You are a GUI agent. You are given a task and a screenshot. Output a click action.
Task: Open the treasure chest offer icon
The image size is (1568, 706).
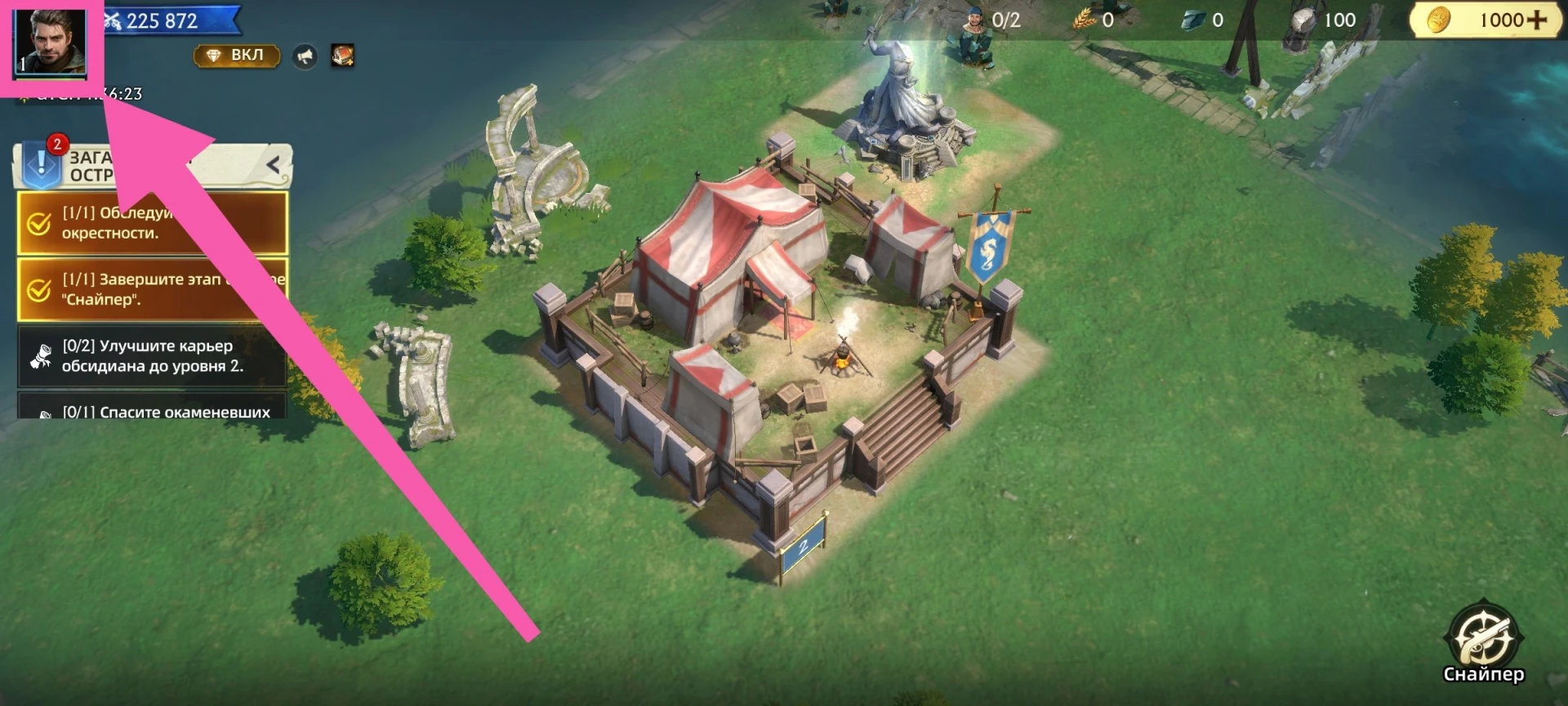[x=342, y=56]
